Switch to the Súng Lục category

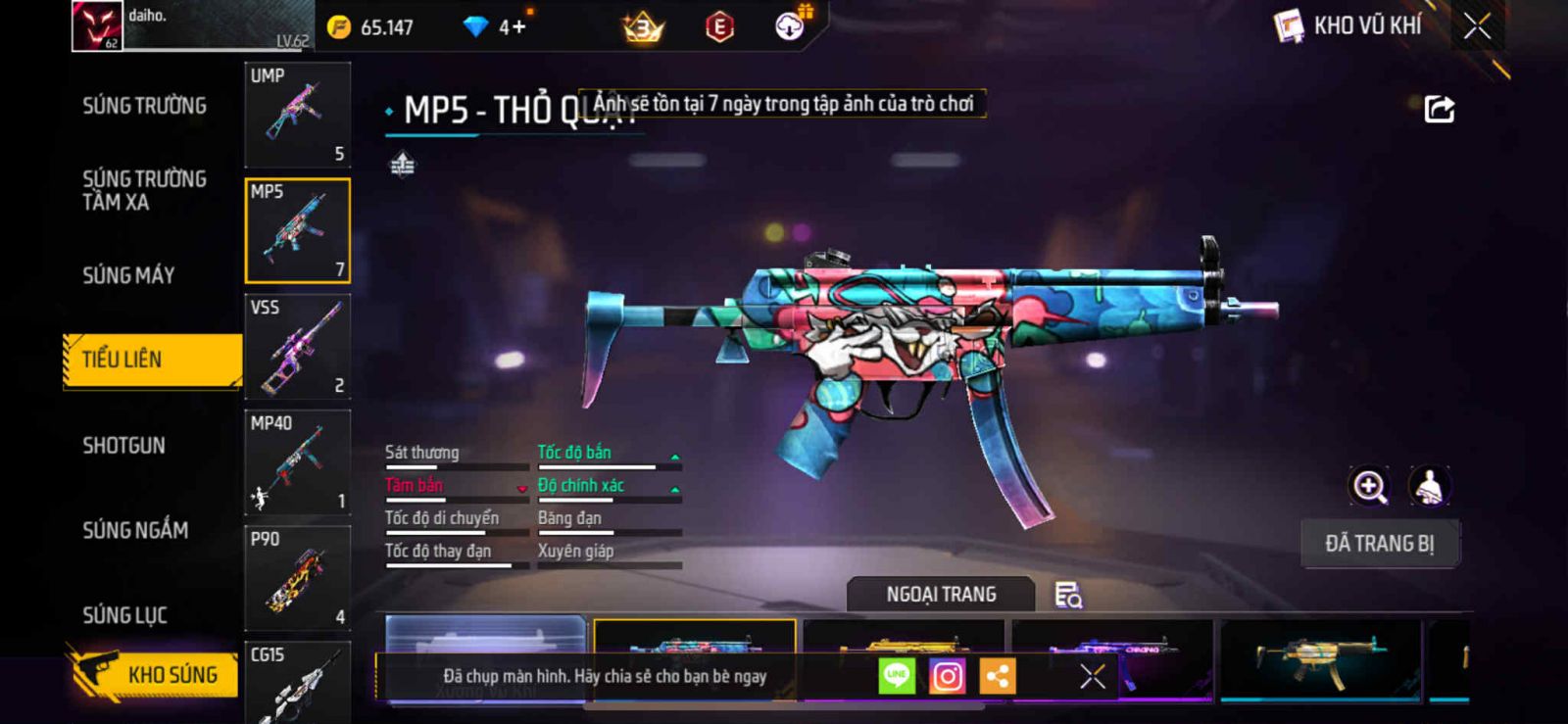click(124, 615)
